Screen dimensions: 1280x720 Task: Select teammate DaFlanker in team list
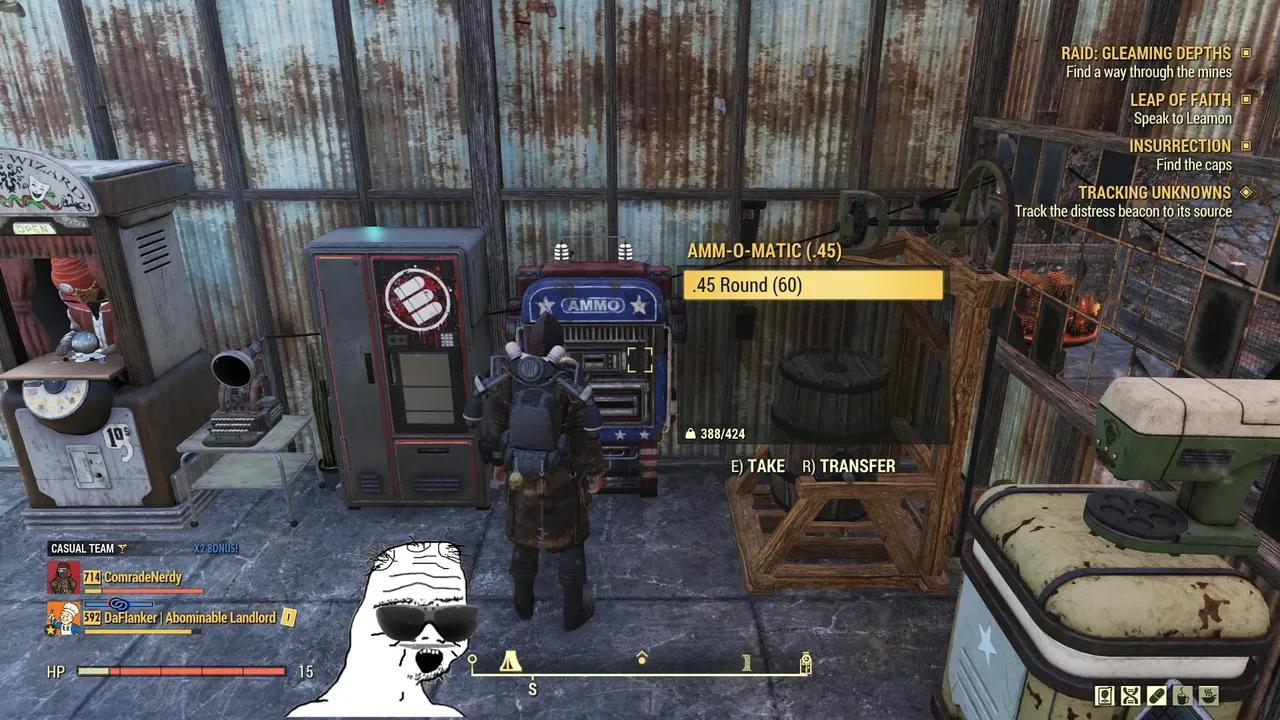tap(189, 618)
